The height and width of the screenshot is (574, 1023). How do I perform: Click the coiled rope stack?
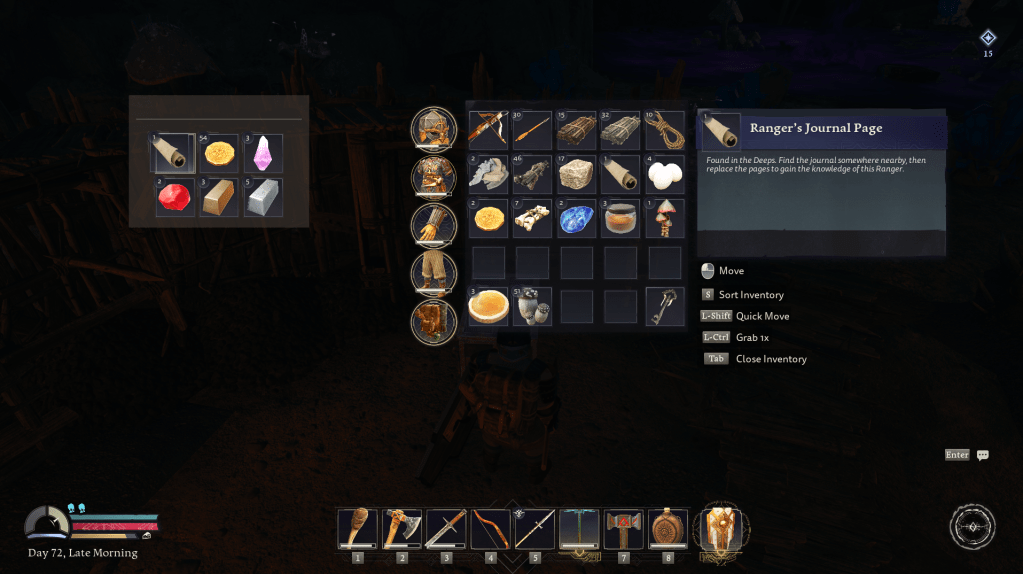coord(665,130)
